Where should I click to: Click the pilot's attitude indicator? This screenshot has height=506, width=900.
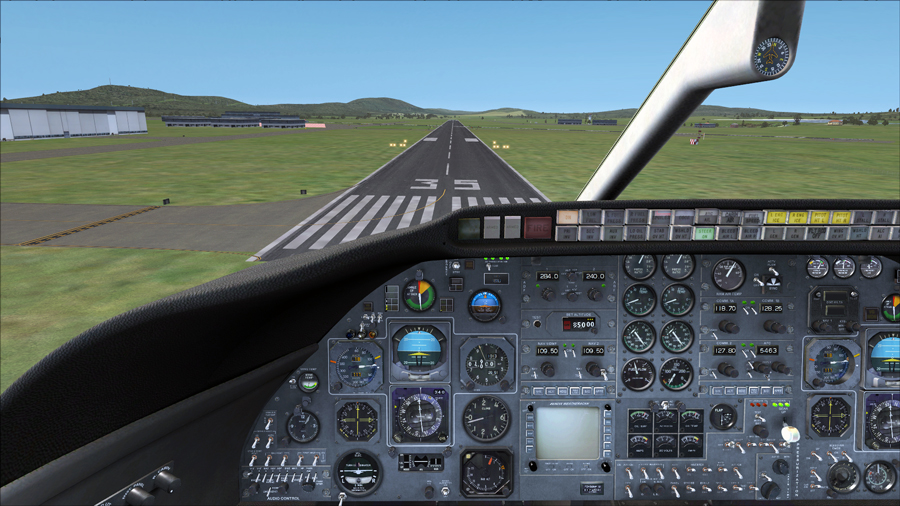coord(419,349)
